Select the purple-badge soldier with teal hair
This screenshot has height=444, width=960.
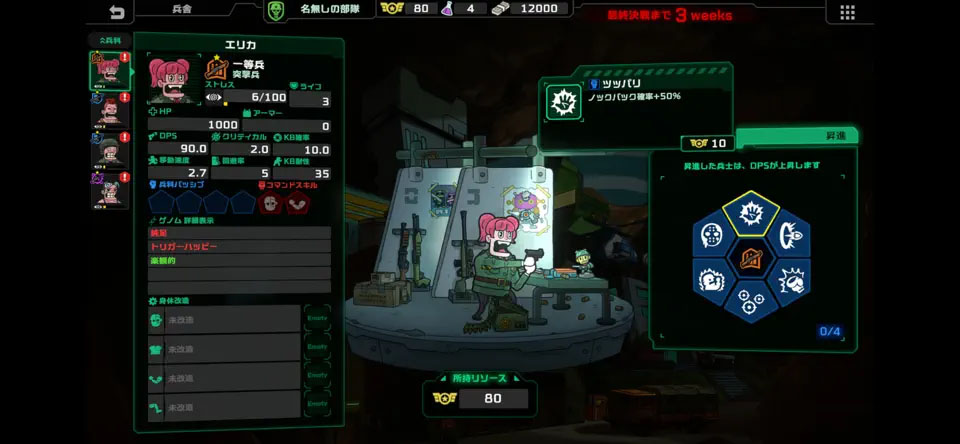(109, 189)
